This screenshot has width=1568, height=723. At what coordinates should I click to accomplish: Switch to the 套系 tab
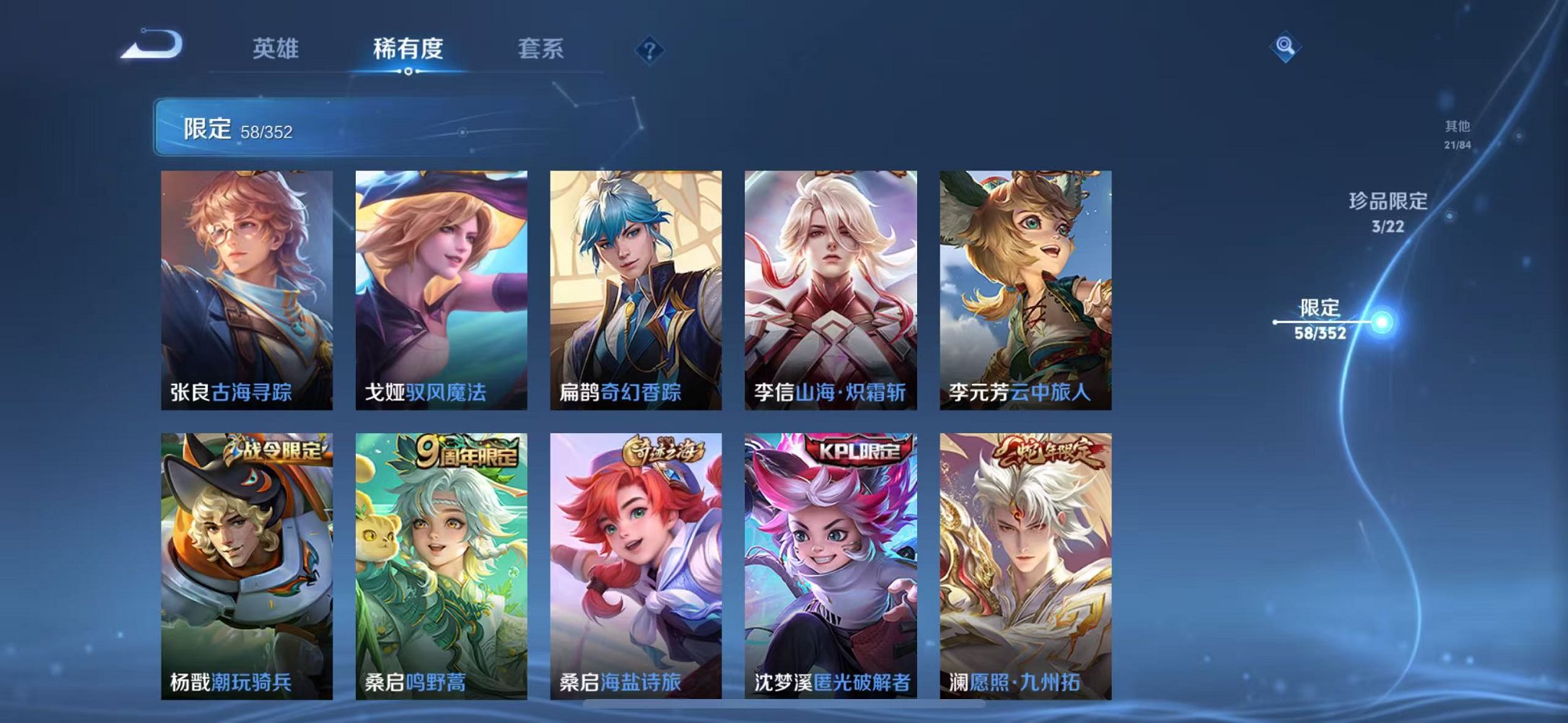[540, 48]
